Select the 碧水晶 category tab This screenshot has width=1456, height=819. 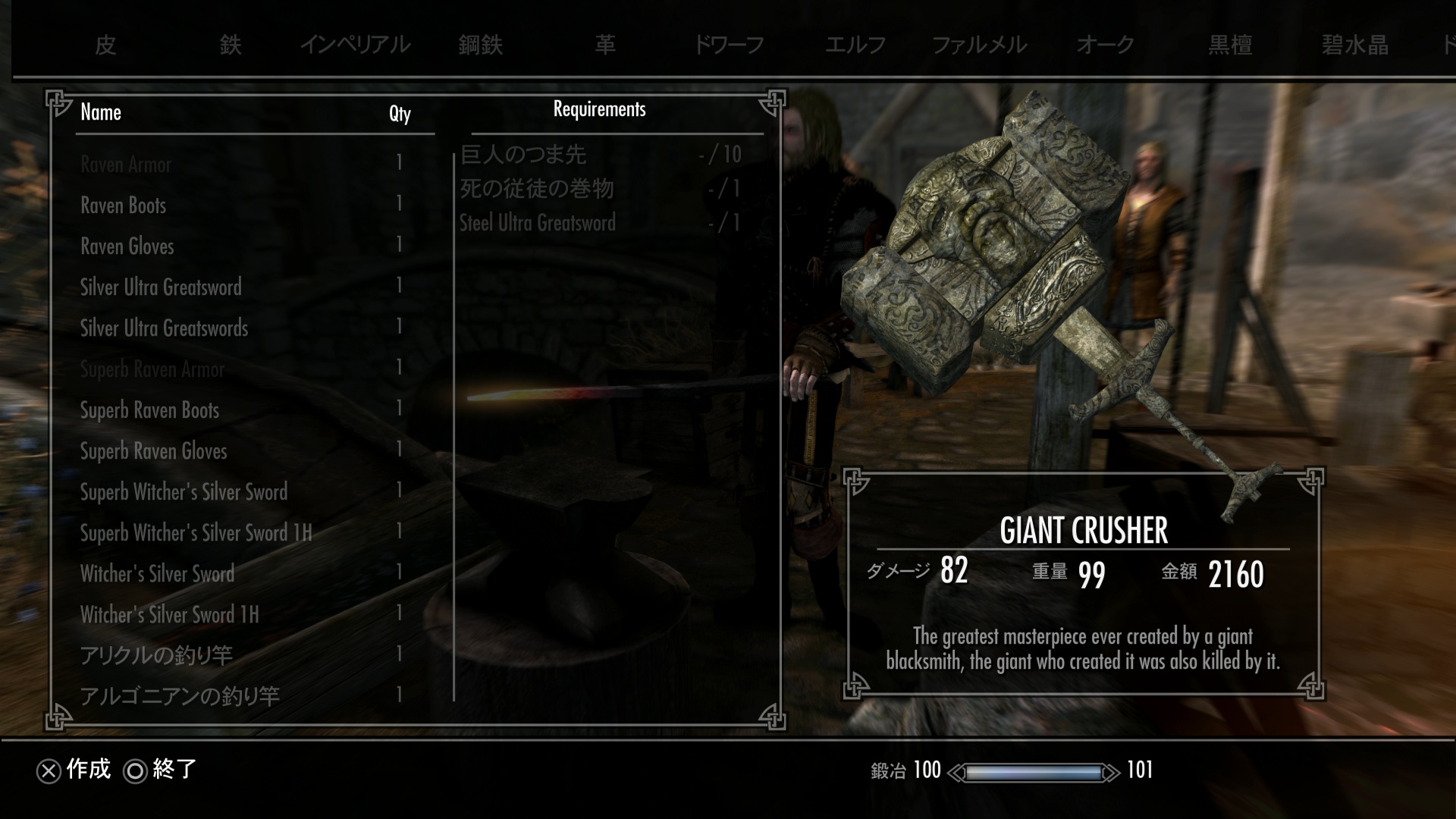[x=1355, y=45]
